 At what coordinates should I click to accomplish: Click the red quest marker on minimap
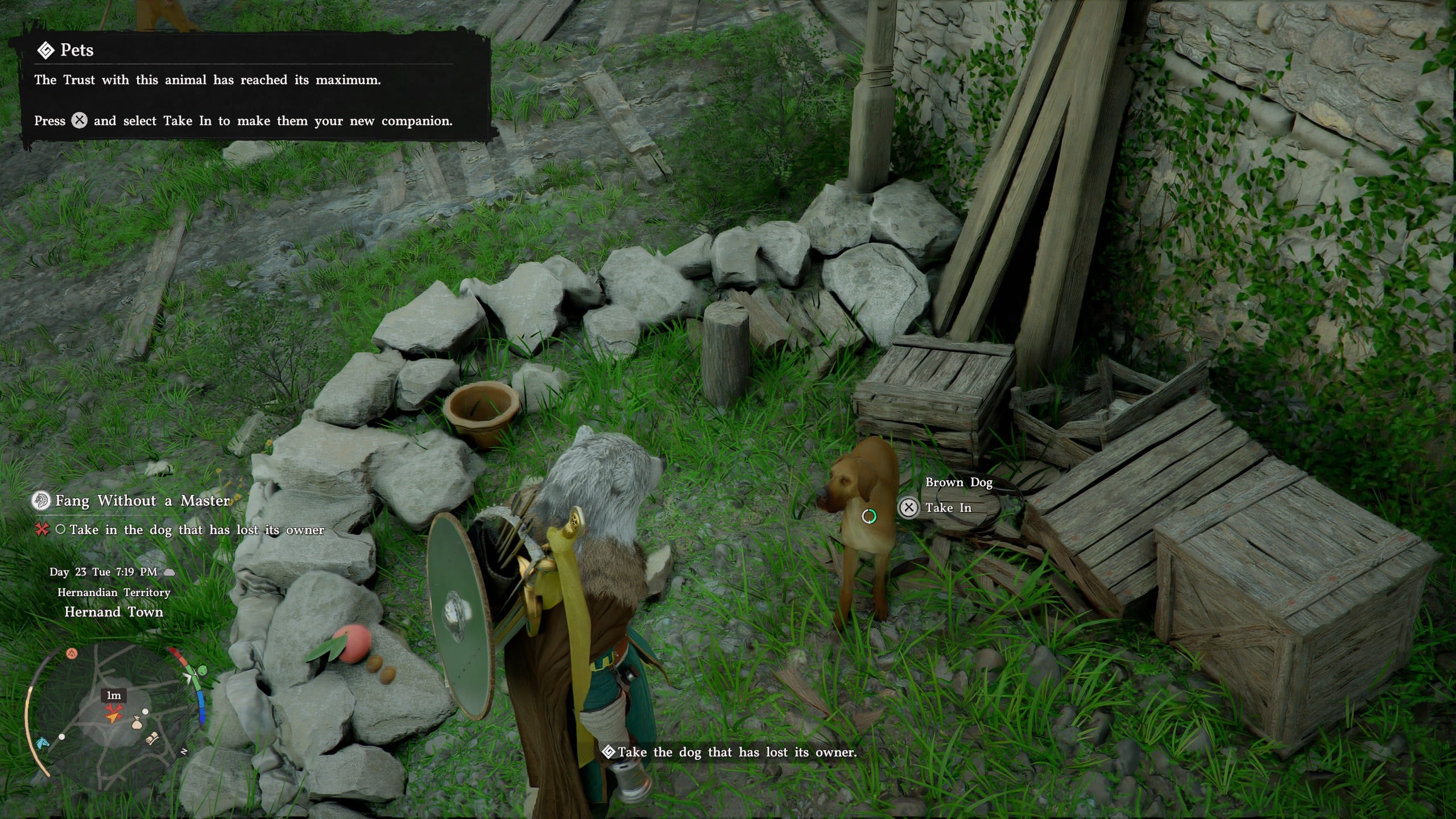pyautogui.click(x=114, y=711)
